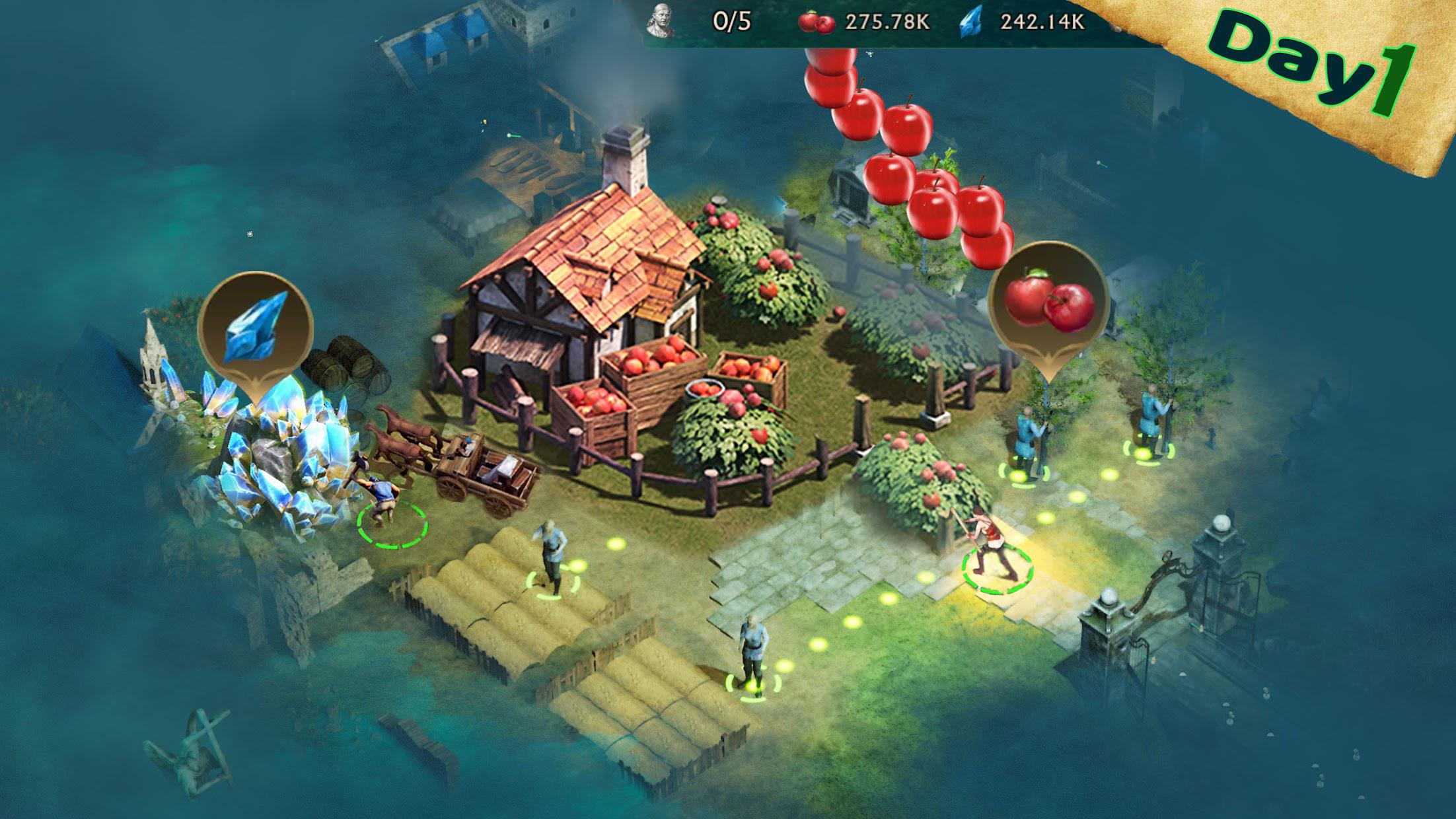Tap the villager portrait in the top bar
Screen dimensions: 1456x819
(x=660, y=21)
